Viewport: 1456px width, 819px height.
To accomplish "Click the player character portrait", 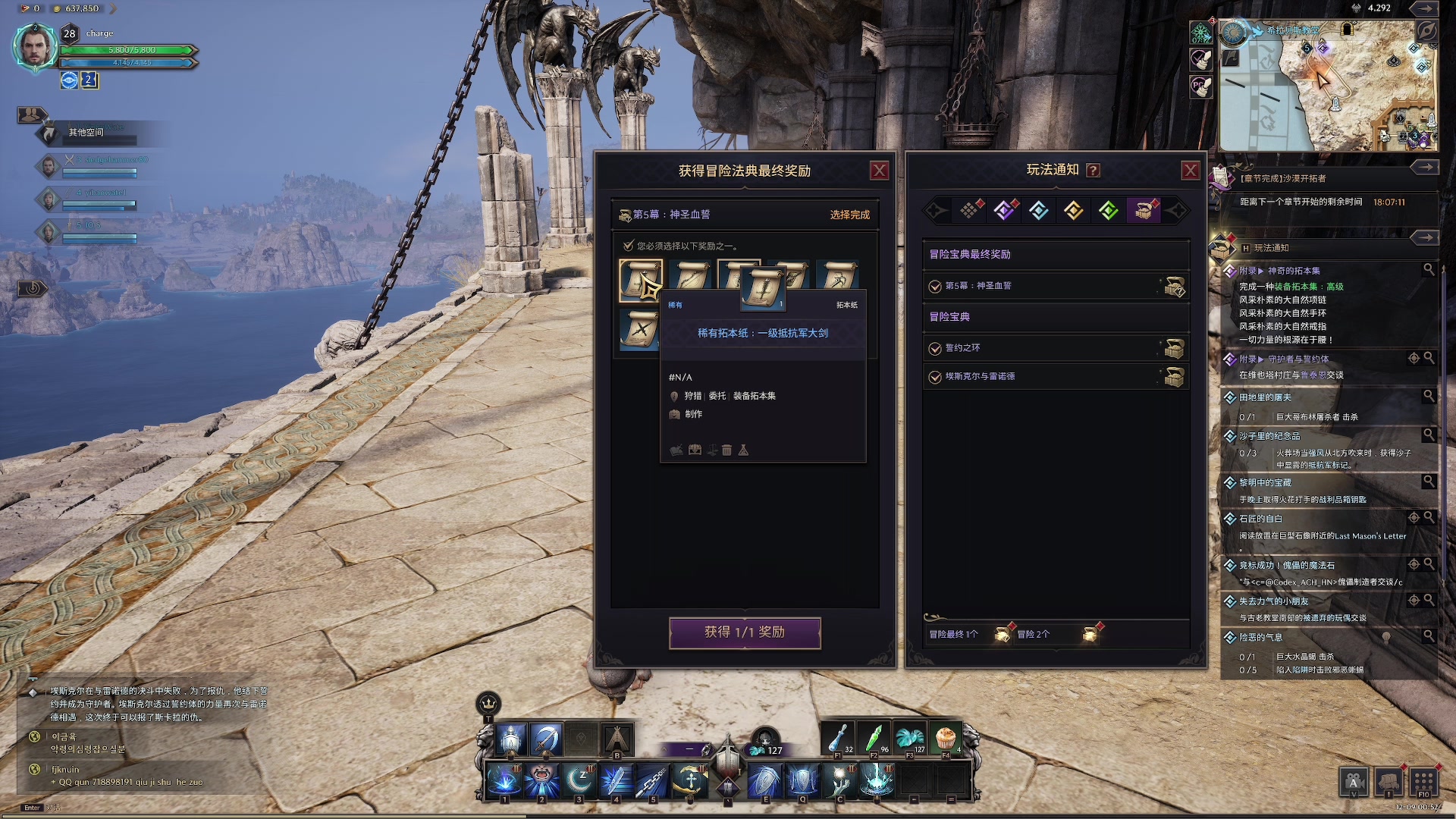I will click(35, 47).
